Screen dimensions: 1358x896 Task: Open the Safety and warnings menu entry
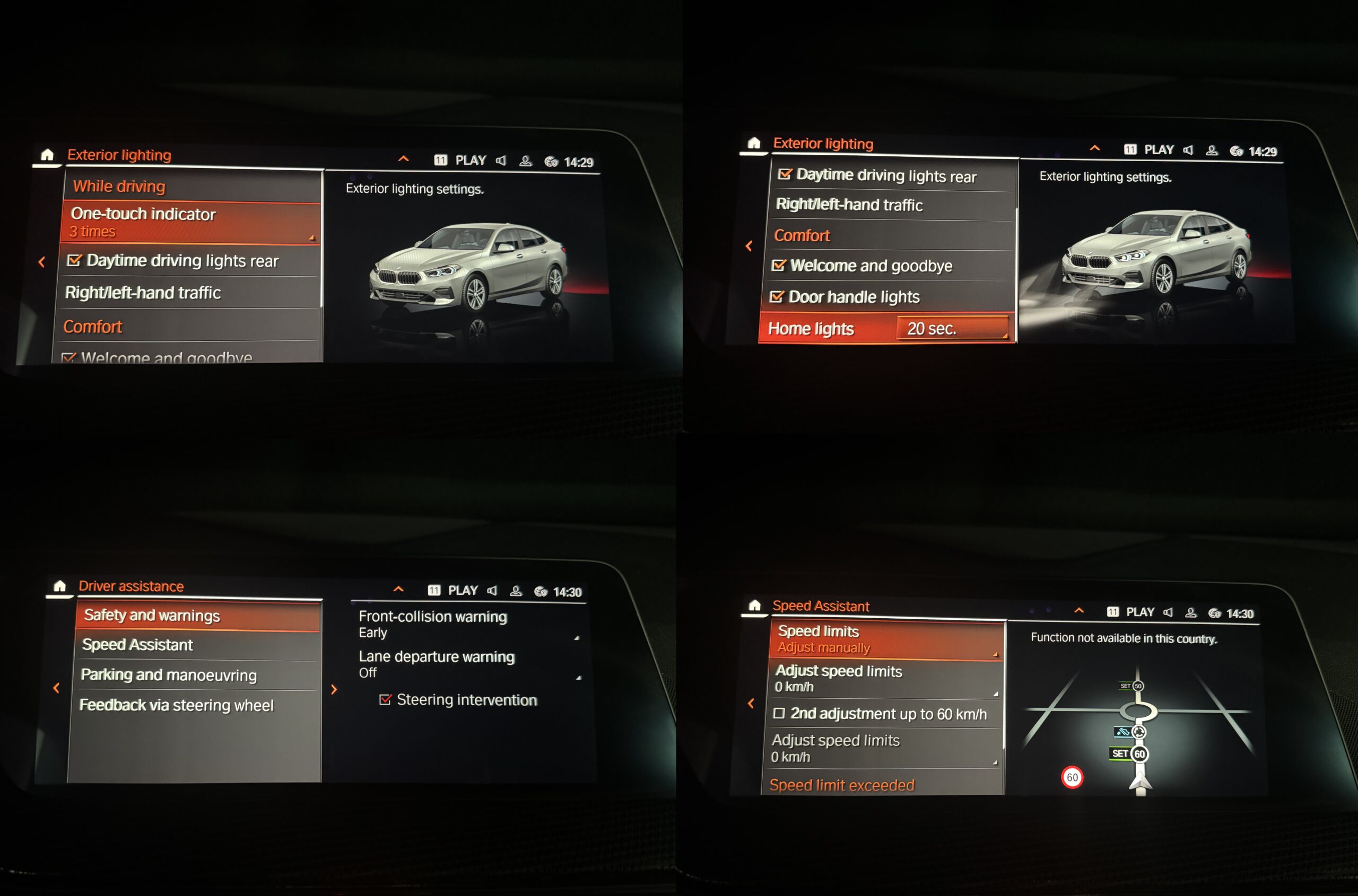(x=197, y=616)
